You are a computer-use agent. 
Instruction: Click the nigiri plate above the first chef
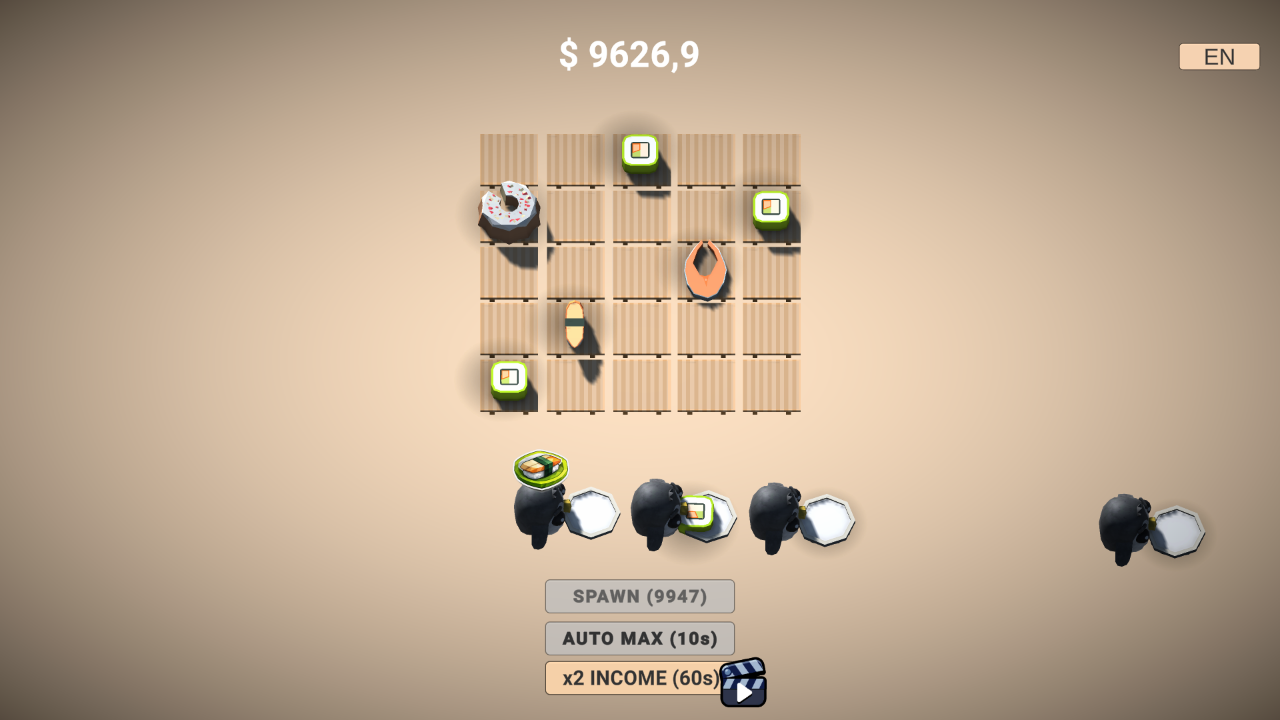click(541, 466)
